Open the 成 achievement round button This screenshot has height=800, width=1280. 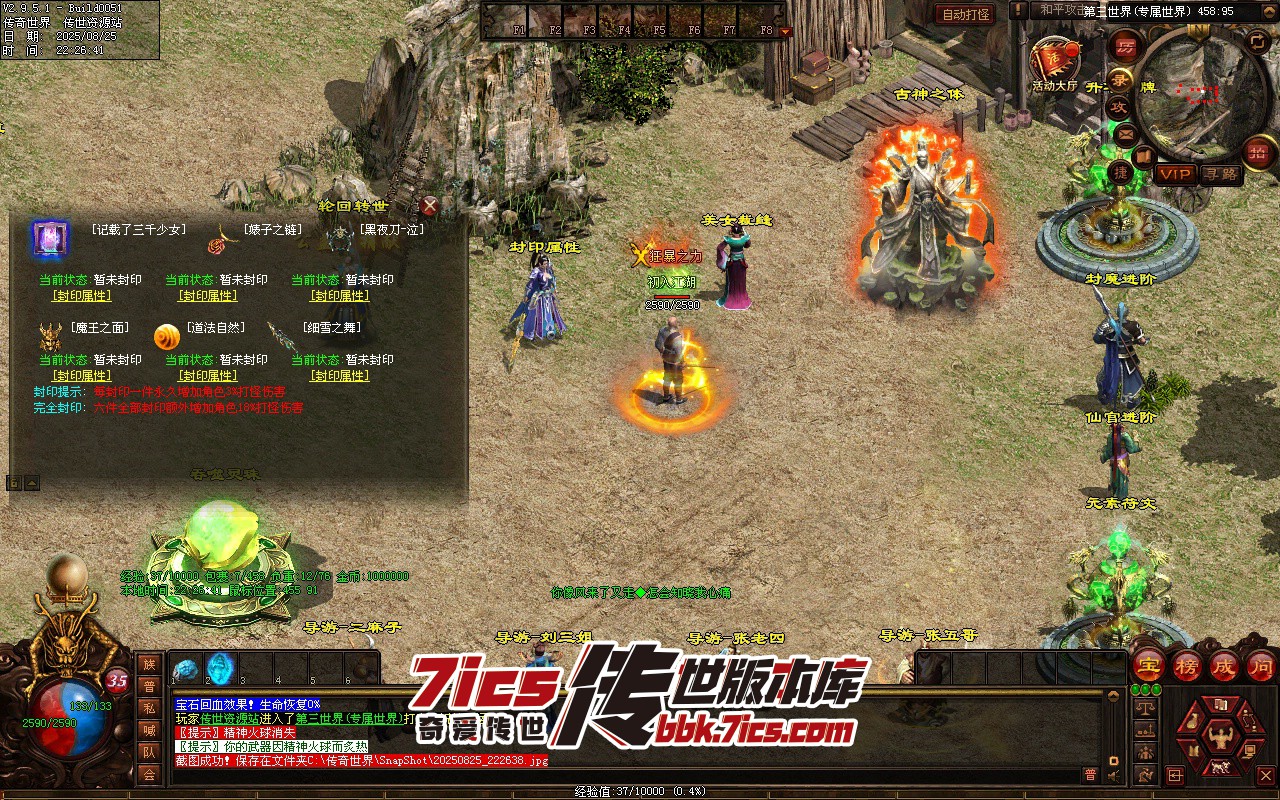pyautogui.click(x=1224, y=665)
